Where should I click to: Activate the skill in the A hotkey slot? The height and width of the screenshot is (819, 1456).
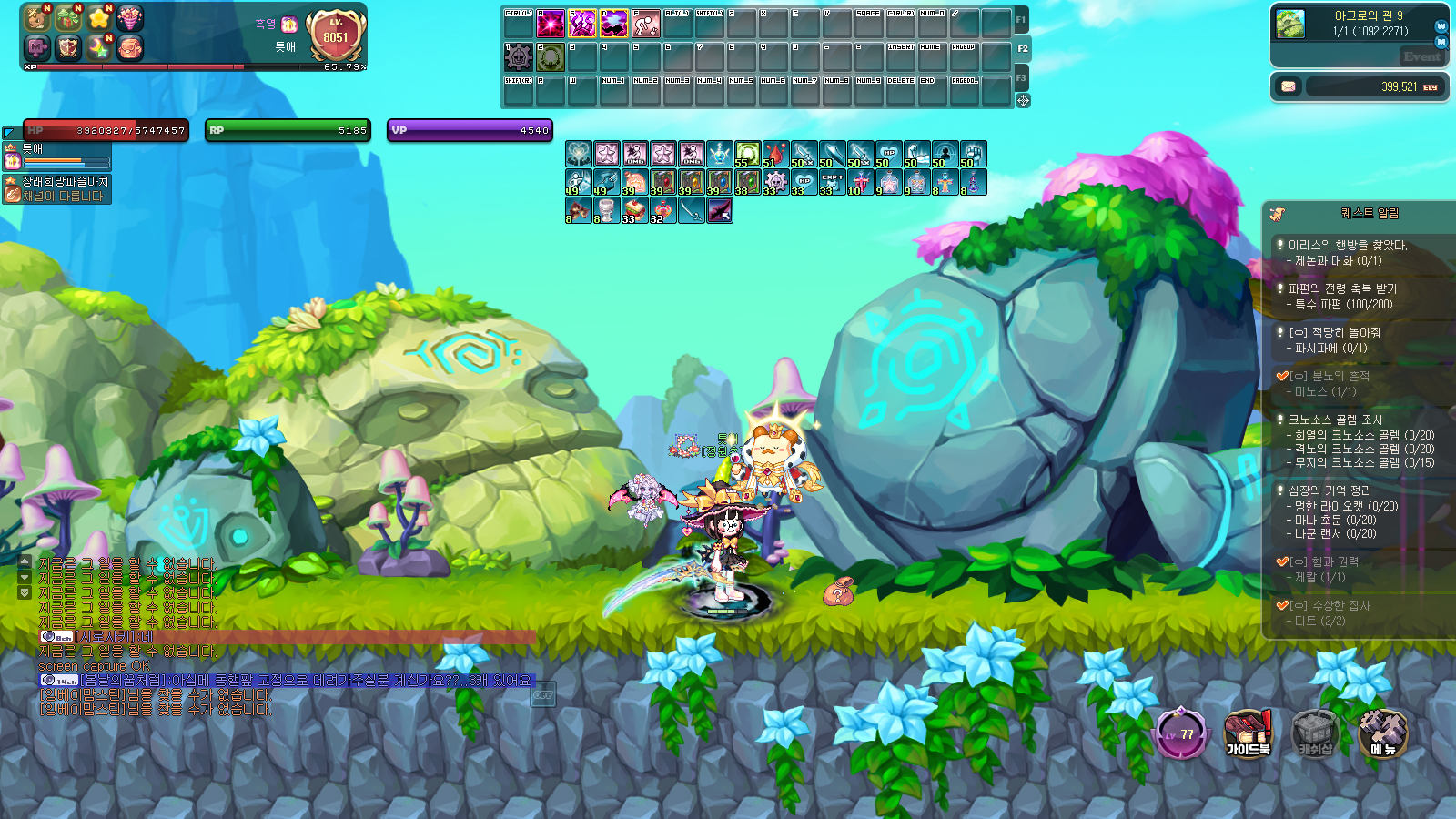click(x=550, y=23)
